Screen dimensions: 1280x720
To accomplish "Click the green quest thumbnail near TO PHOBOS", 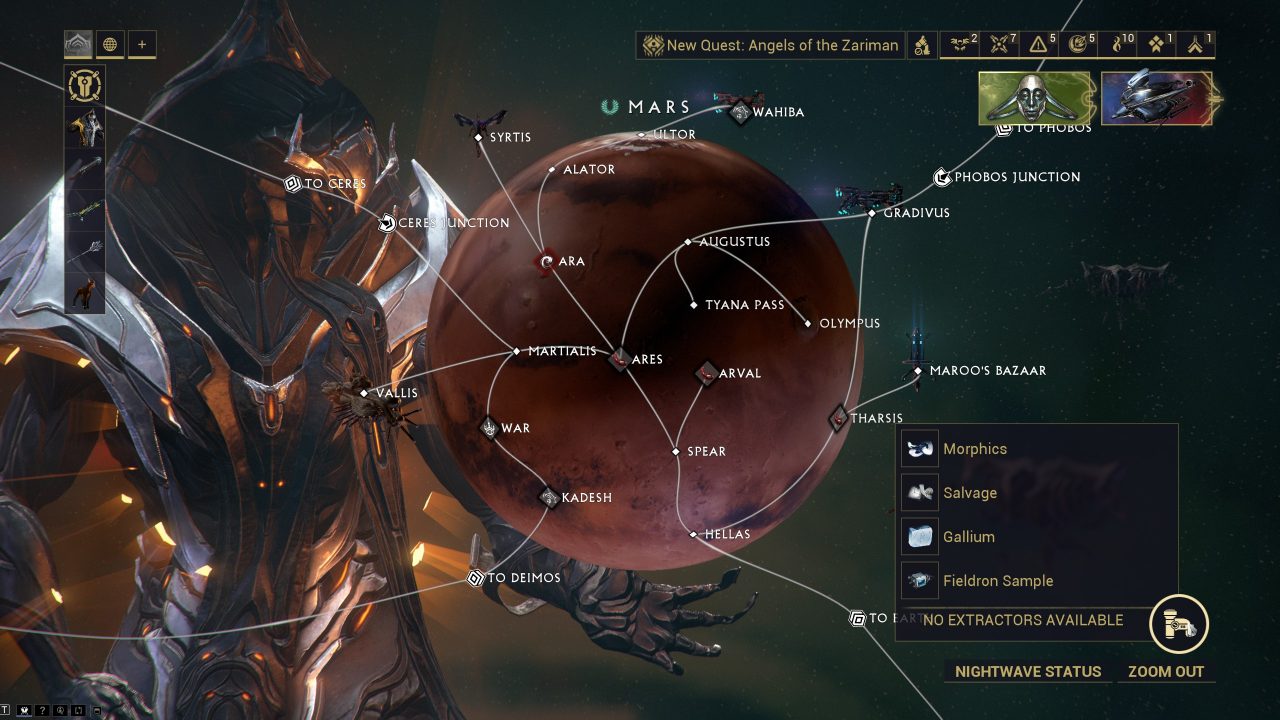I will pyautogui.click(x=1036, y=100).
